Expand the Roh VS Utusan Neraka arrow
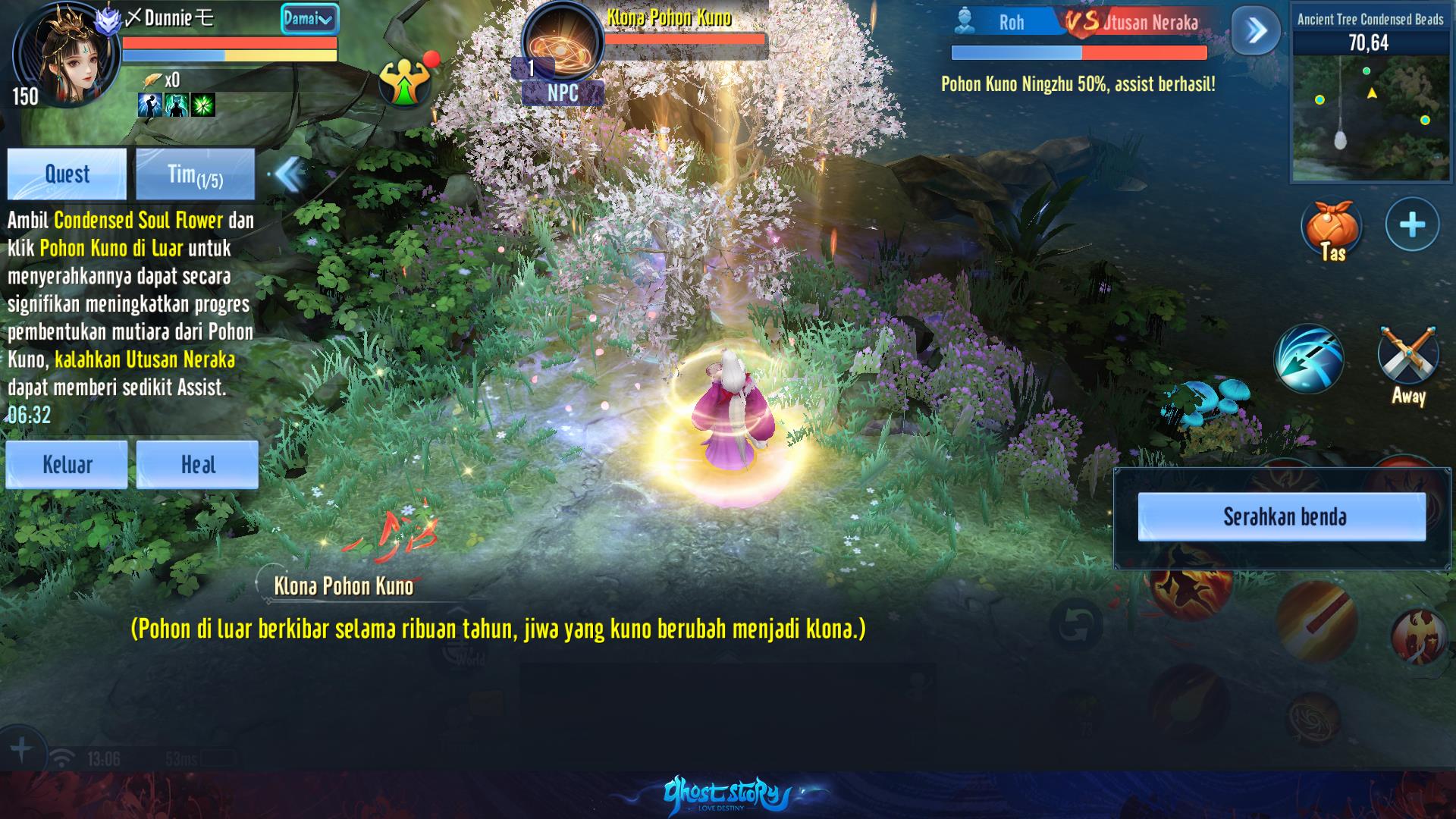This screenshot has height=819, width=1456. coord(1256,30)
